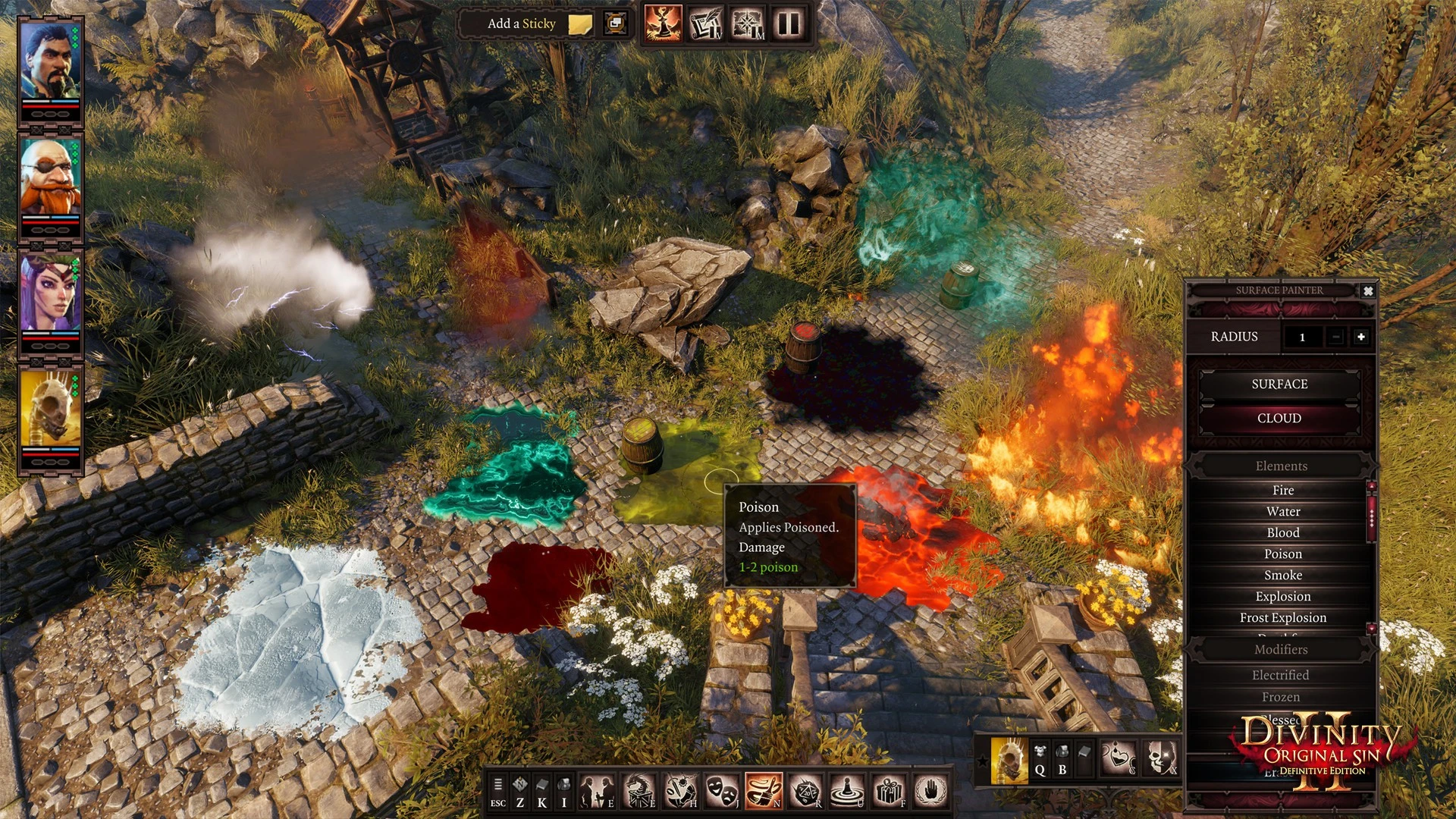The image size is (1456, 819).
Task: Select the Frost Explosion element
Action: coord(1282,618)
